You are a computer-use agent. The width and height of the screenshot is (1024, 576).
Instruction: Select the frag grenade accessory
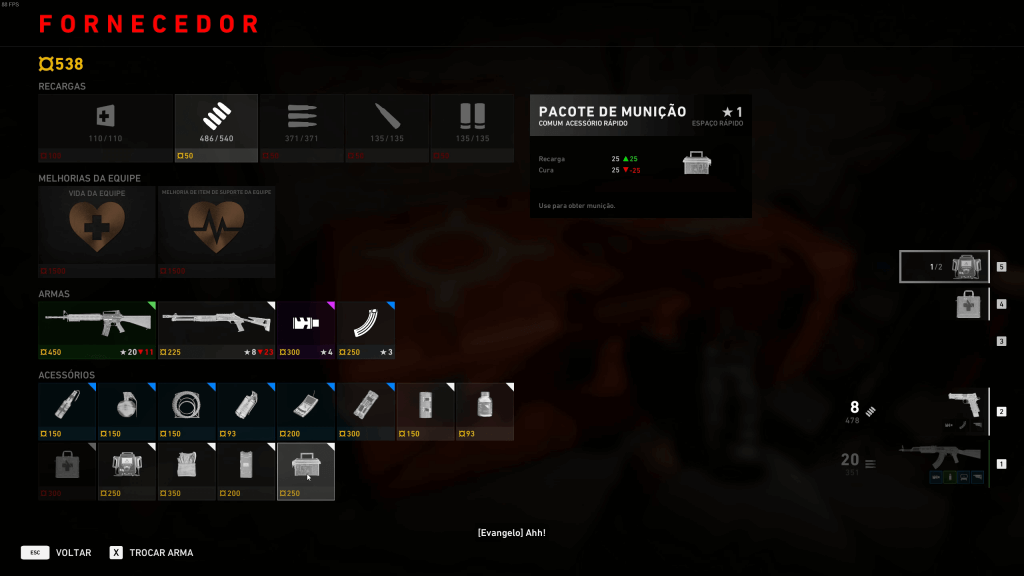(126, 410)
